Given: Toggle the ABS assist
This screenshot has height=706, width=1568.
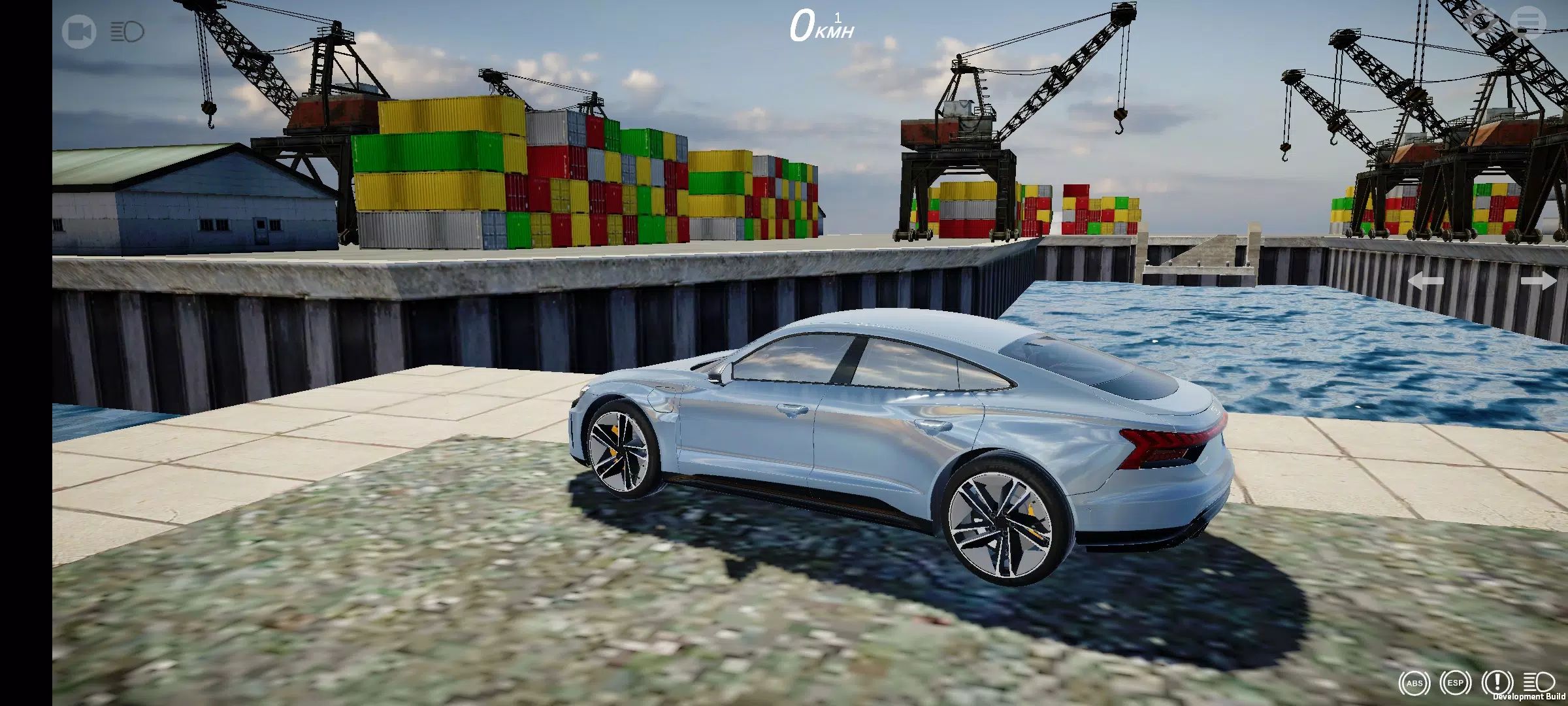Looking at the screenshot, I should 1414,683.
